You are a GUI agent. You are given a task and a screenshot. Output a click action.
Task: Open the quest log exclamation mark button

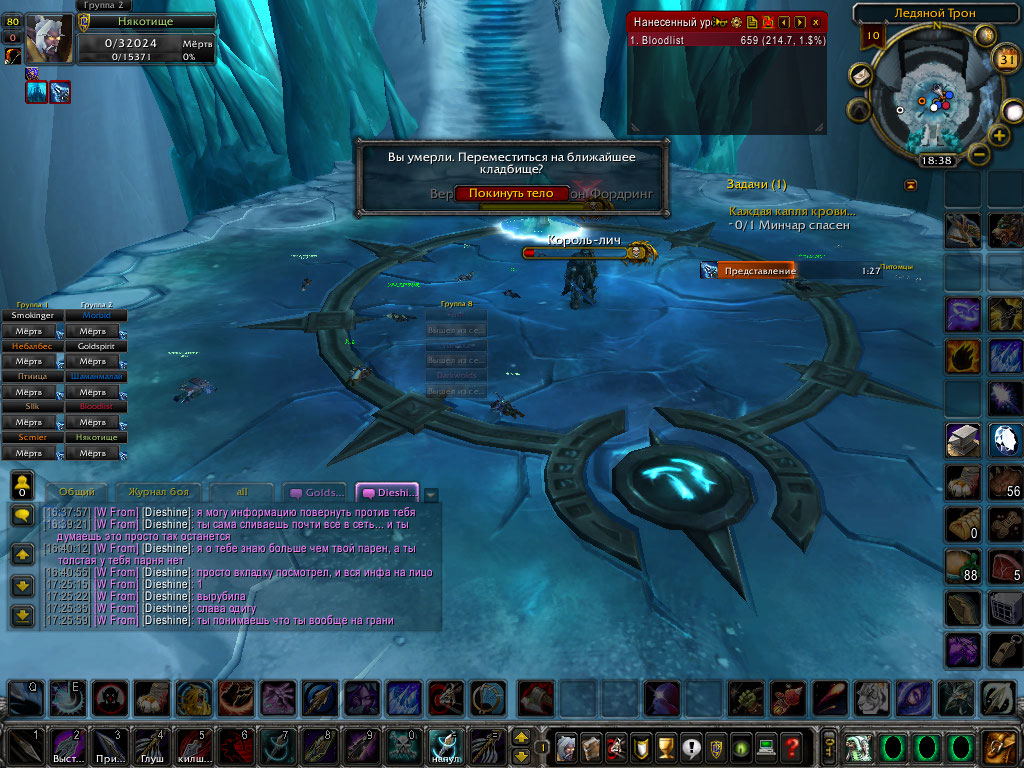click(x=690, y=746)
